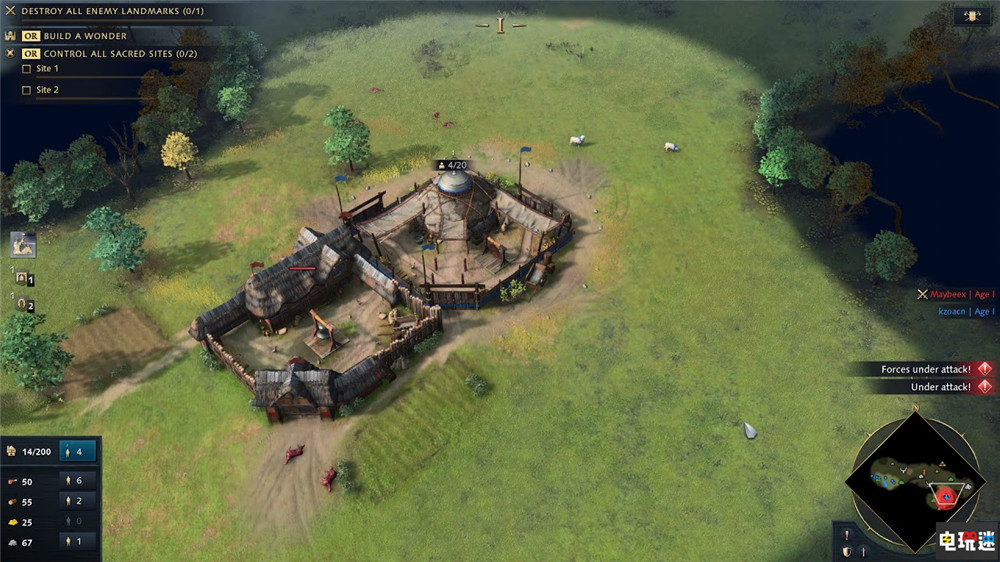Click the exclamation mark minimap button
Screen dimensions: 1000x562
pyautogui.click(x=846, y=535)
